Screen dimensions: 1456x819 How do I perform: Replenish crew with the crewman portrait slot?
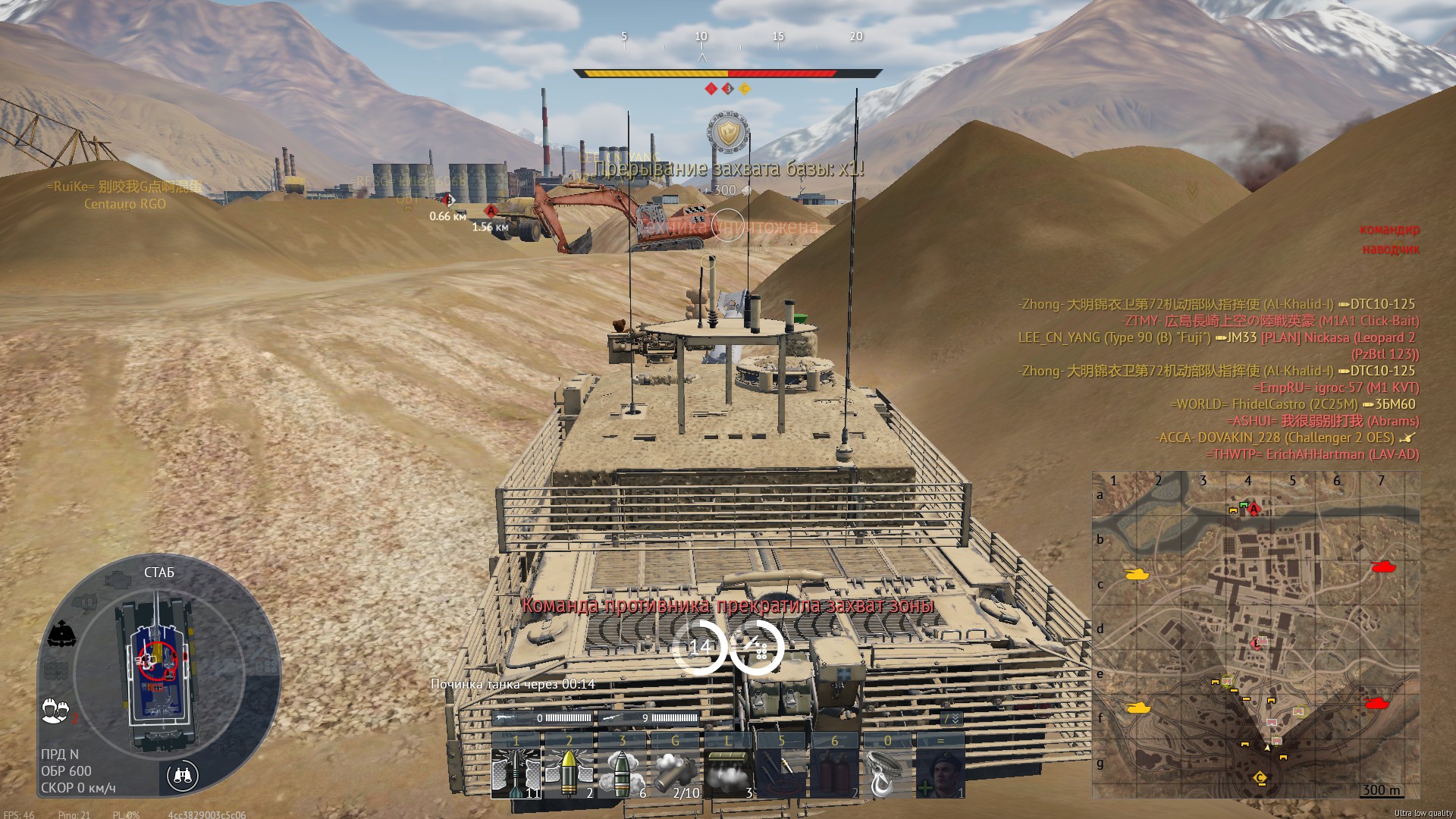pos(940,772)
